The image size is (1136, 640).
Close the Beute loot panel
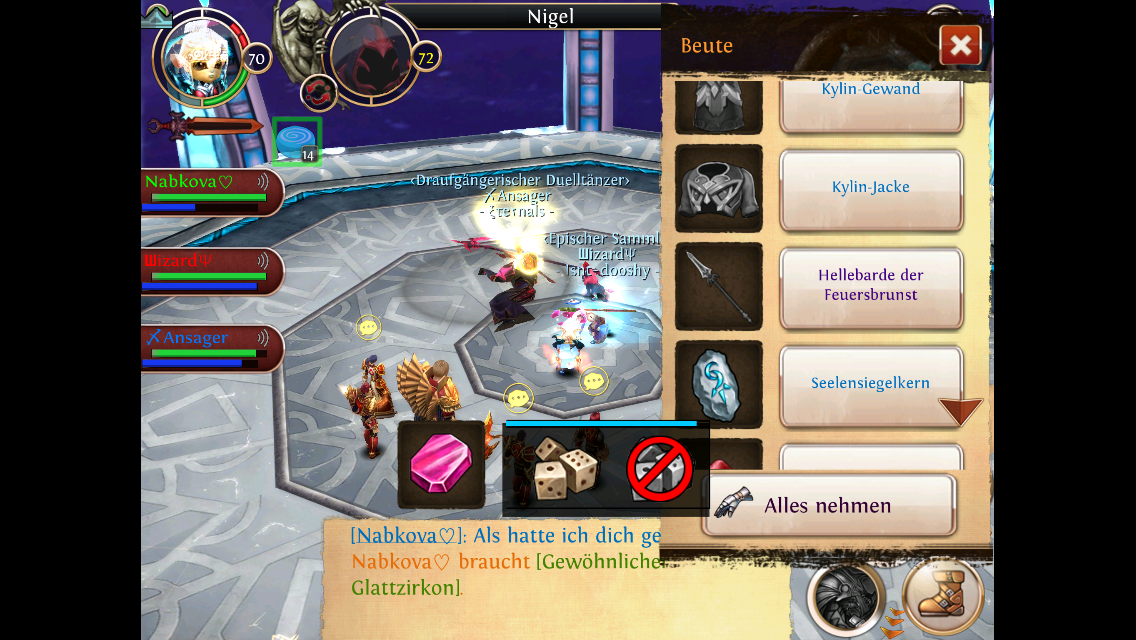(x=960, y=45)
